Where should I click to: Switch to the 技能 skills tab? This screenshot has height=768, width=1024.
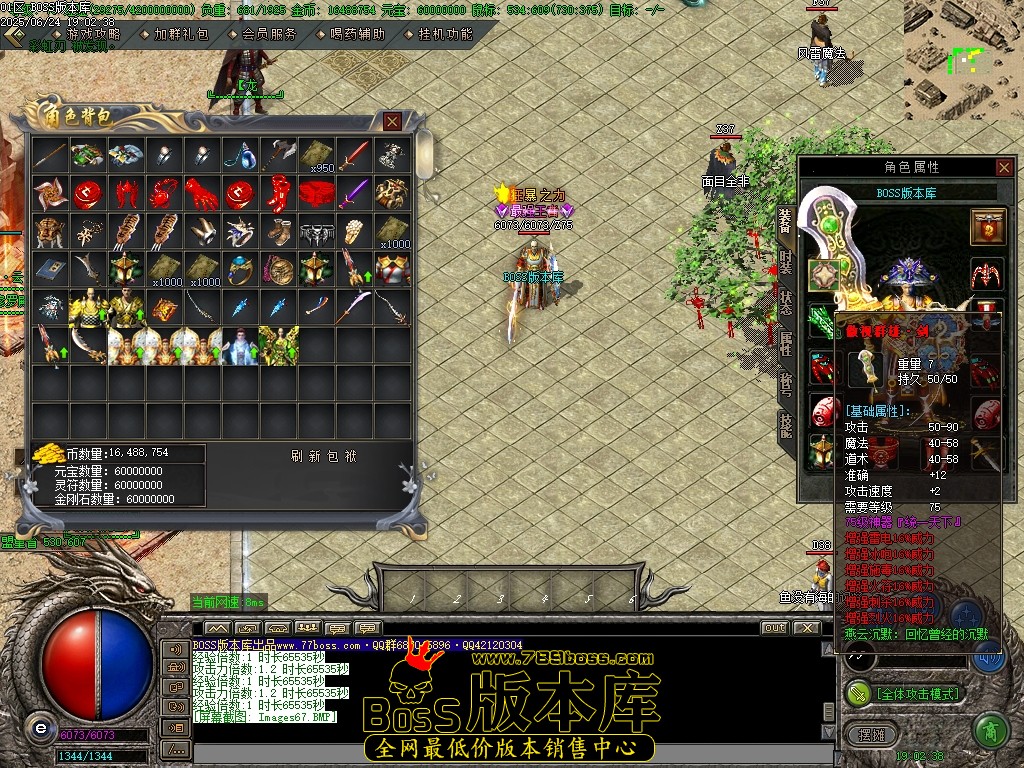pos(786,426)
